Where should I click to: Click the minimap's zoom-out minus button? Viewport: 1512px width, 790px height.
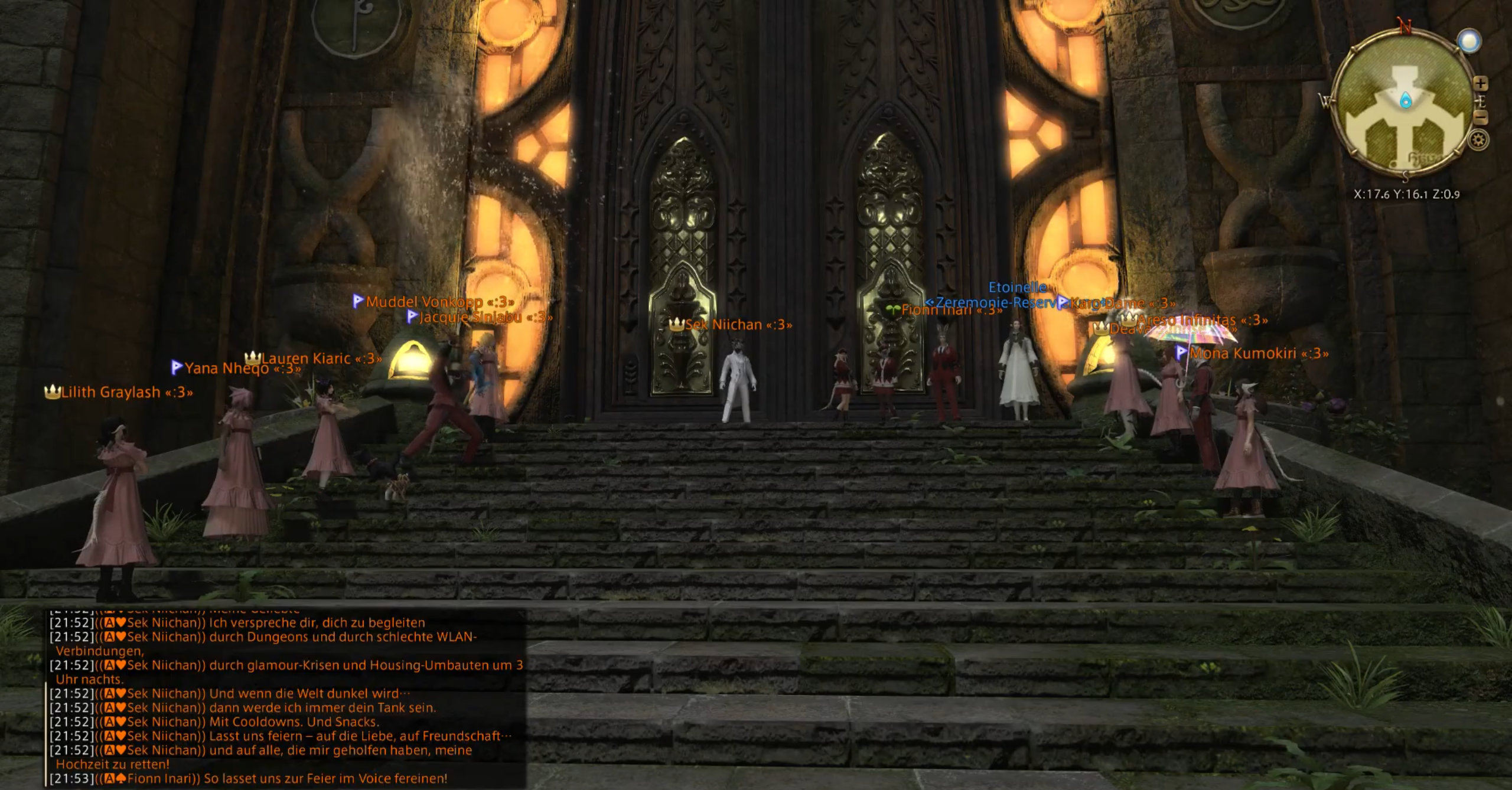(1480, 117)
